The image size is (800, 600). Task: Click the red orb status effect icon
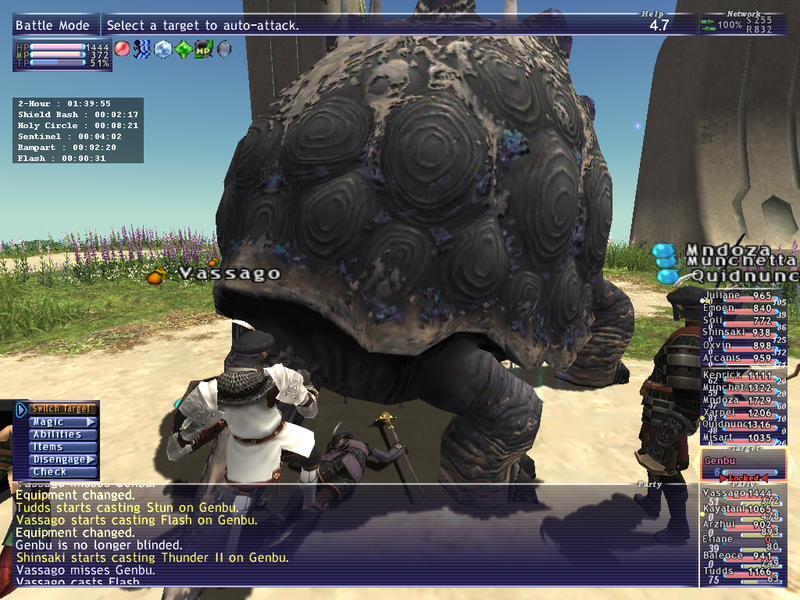point(122,48)
